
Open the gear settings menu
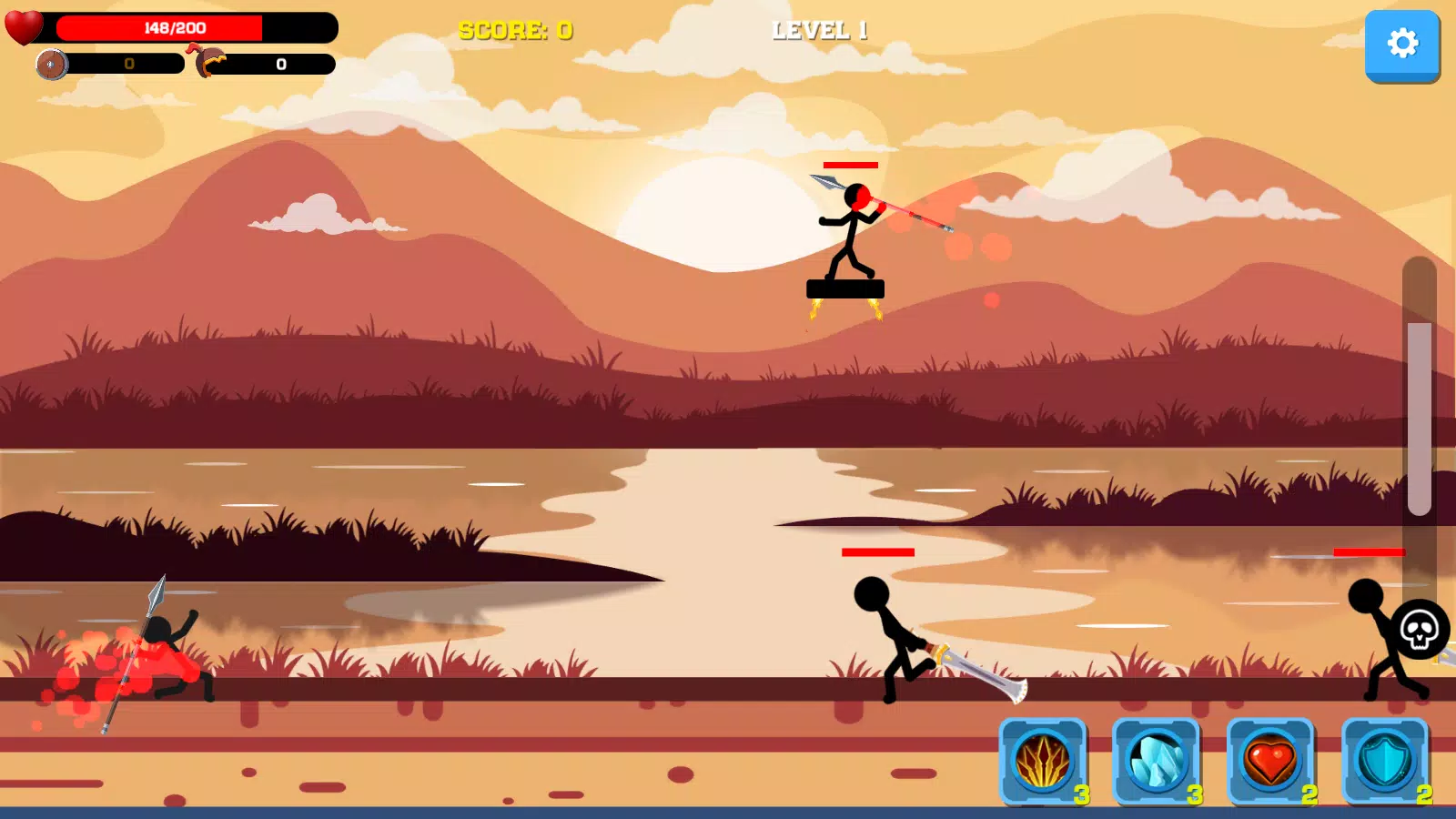[x=1401, y=44]
